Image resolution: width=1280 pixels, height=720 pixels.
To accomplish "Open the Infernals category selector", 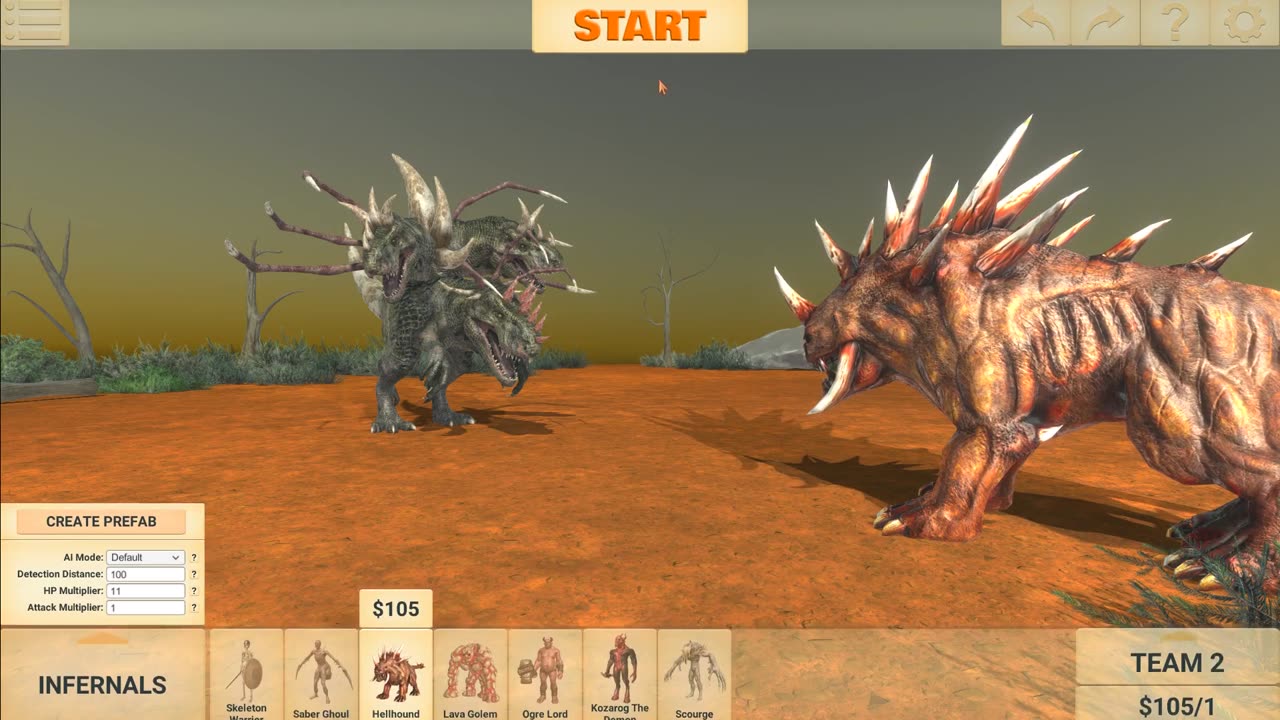I will pos(102,684).
